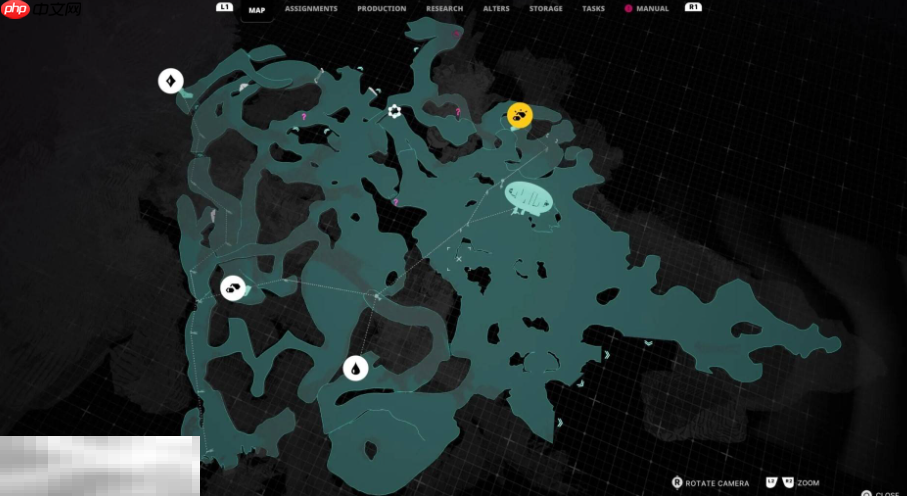Image resolution: width=907 pixels, height=496 pixels.
Task: Open the Storage tab
Action: (546, 9)
